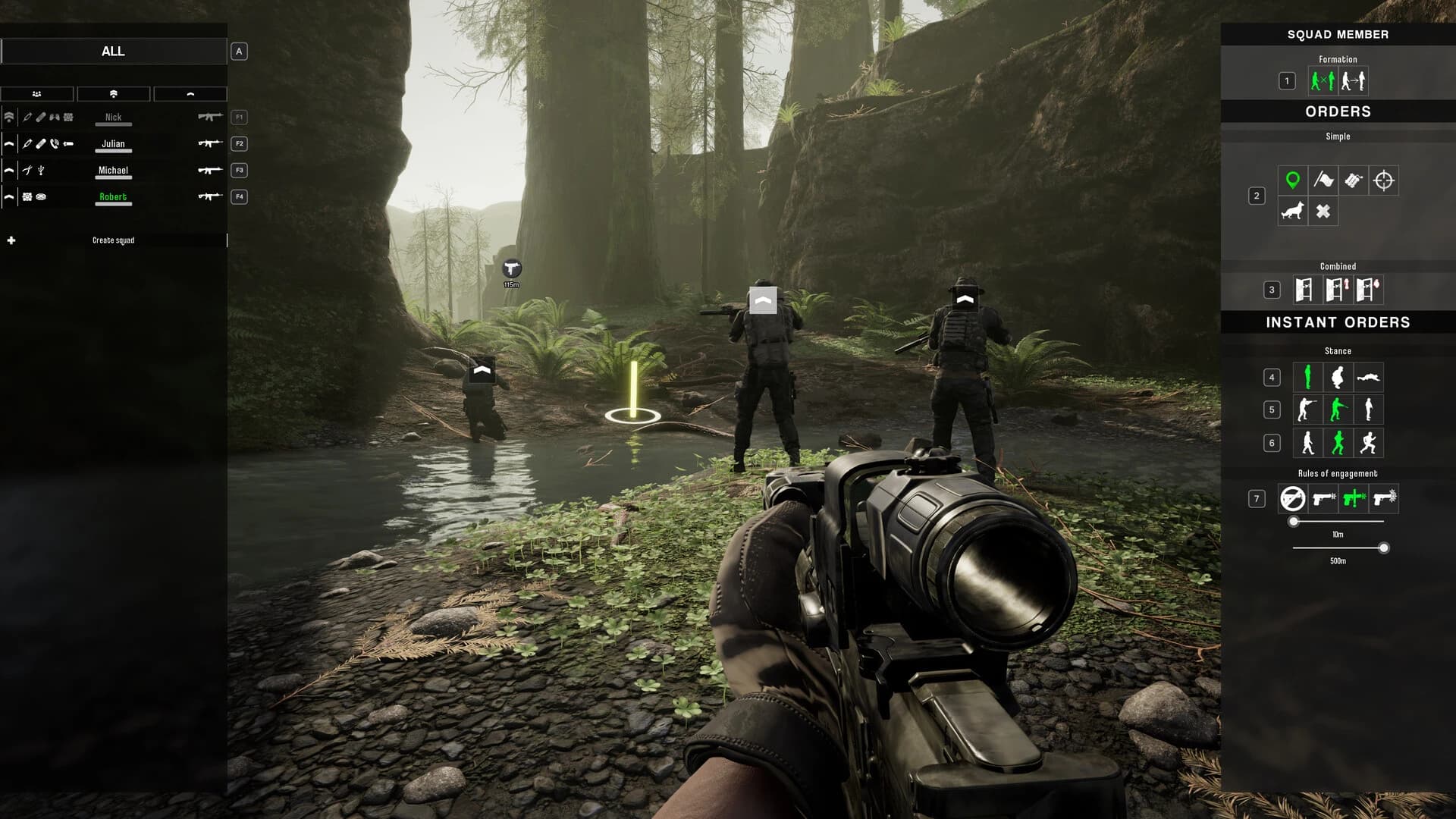The width and height of the screenshot is (1456, 819).
Task: Click Create squad
Action: click(113, 240)
